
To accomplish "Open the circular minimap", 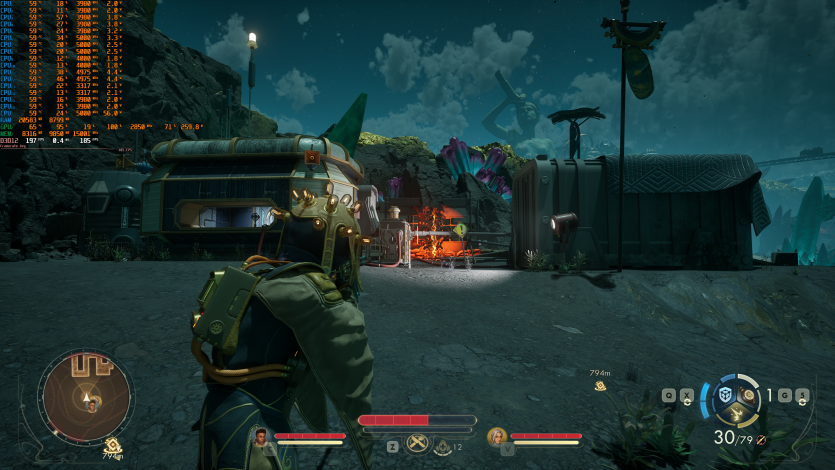I will 85,394.
